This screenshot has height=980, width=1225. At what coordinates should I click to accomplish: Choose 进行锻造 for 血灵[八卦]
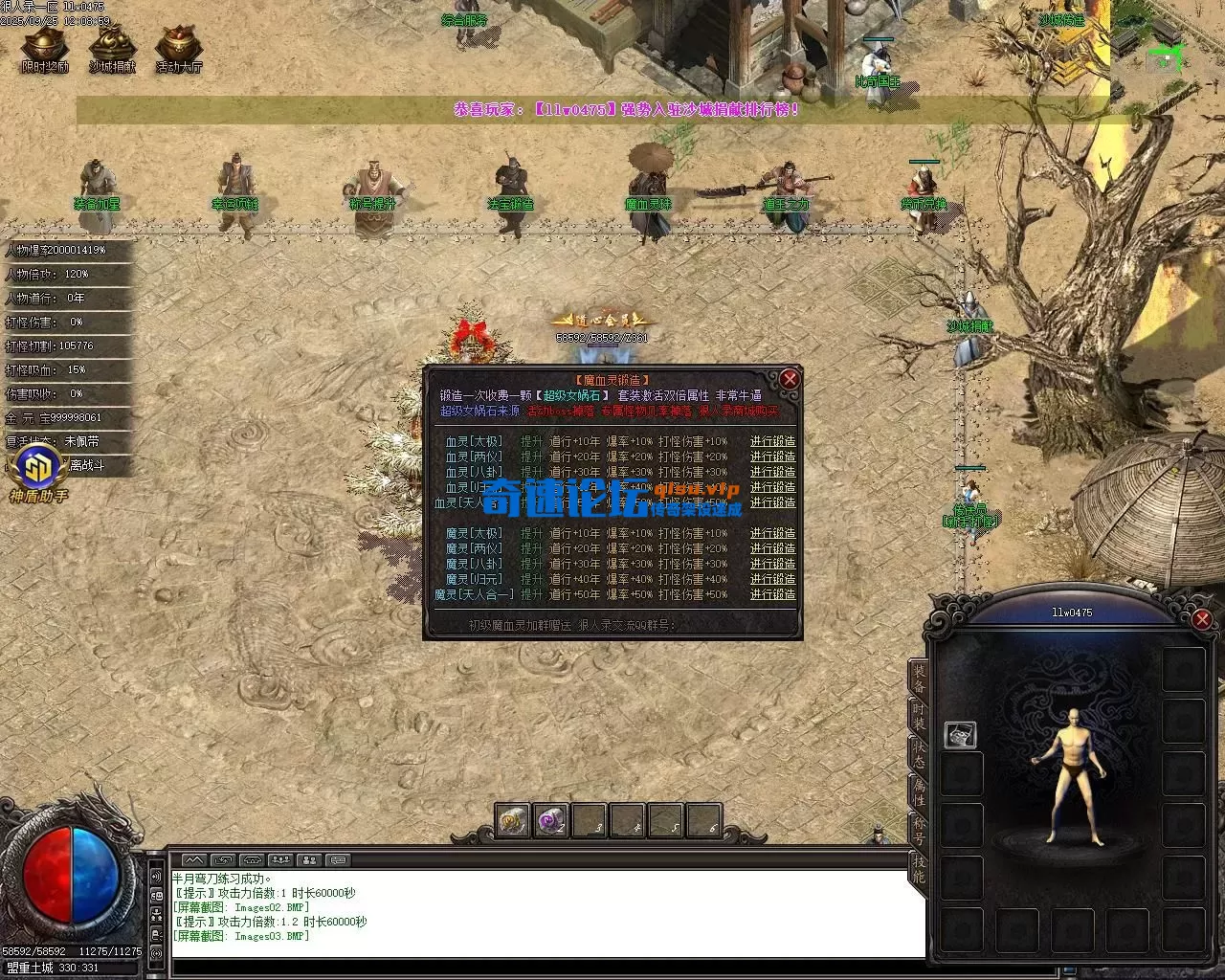[x=772, y=472]
